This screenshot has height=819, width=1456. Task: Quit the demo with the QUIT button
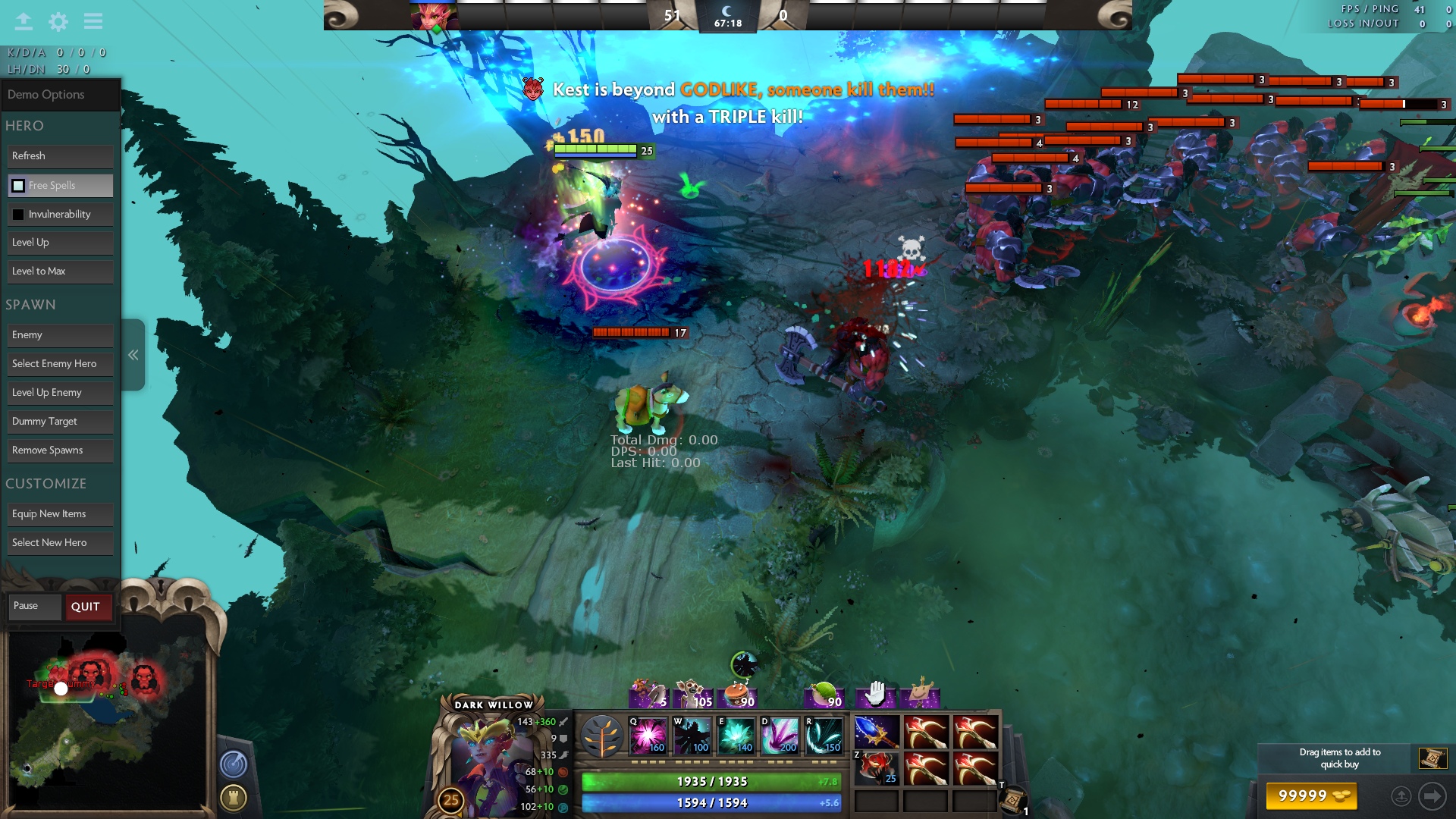tap(86, 607)
